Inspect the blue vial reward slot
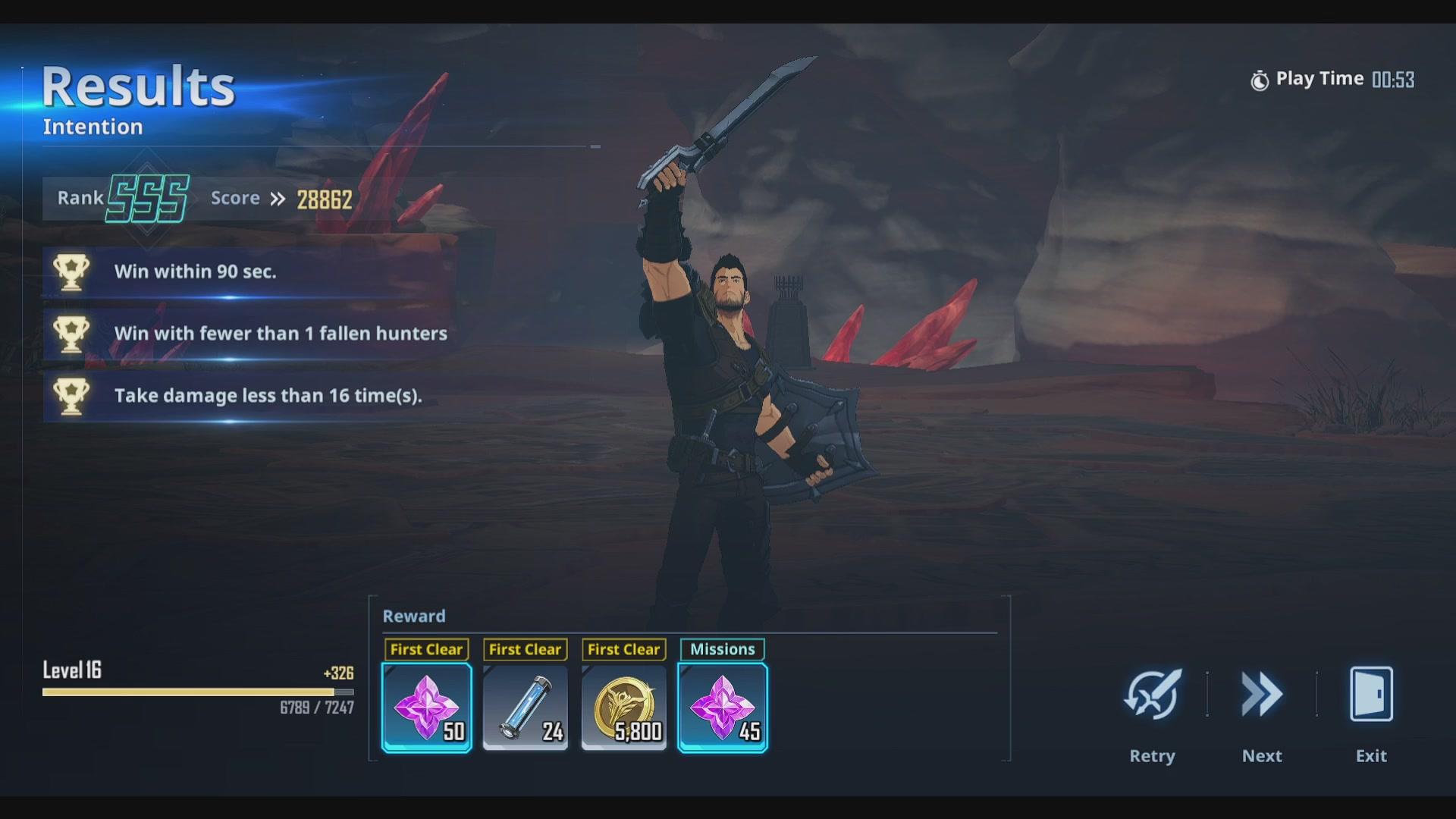Viewport: 1456px width, 819px height. pyautogui.click(x=526, y=708)
